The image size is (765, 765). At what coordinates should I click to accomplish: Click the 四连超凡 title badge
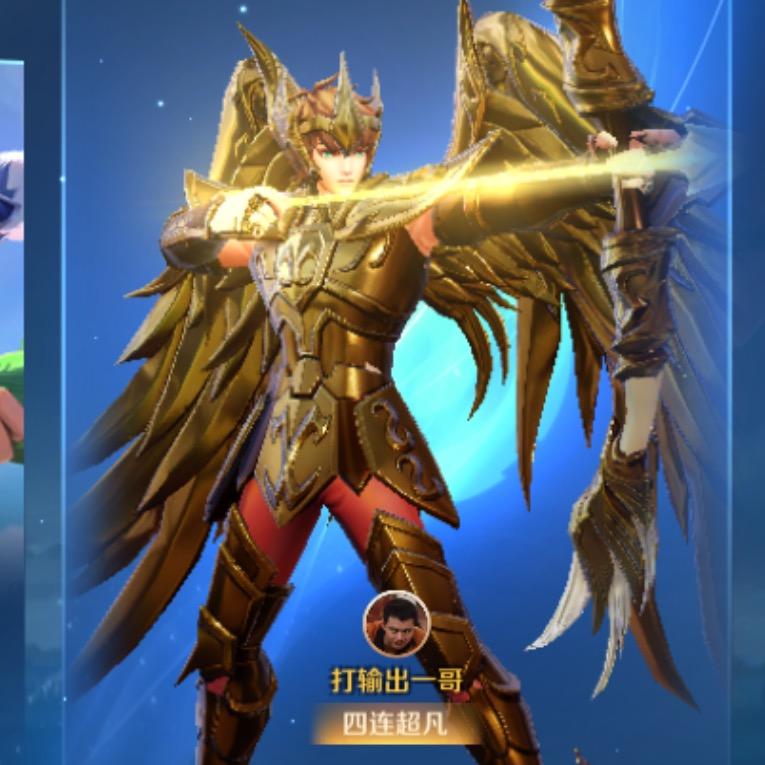[396, 724]
